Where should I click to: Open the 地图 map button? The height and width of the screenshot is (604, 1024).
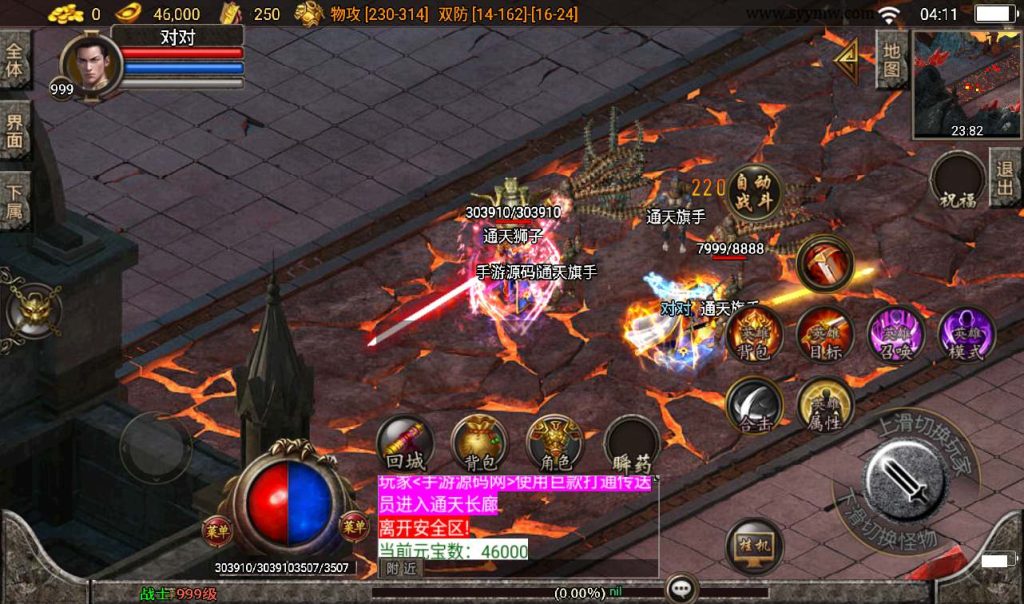[891, 61]
